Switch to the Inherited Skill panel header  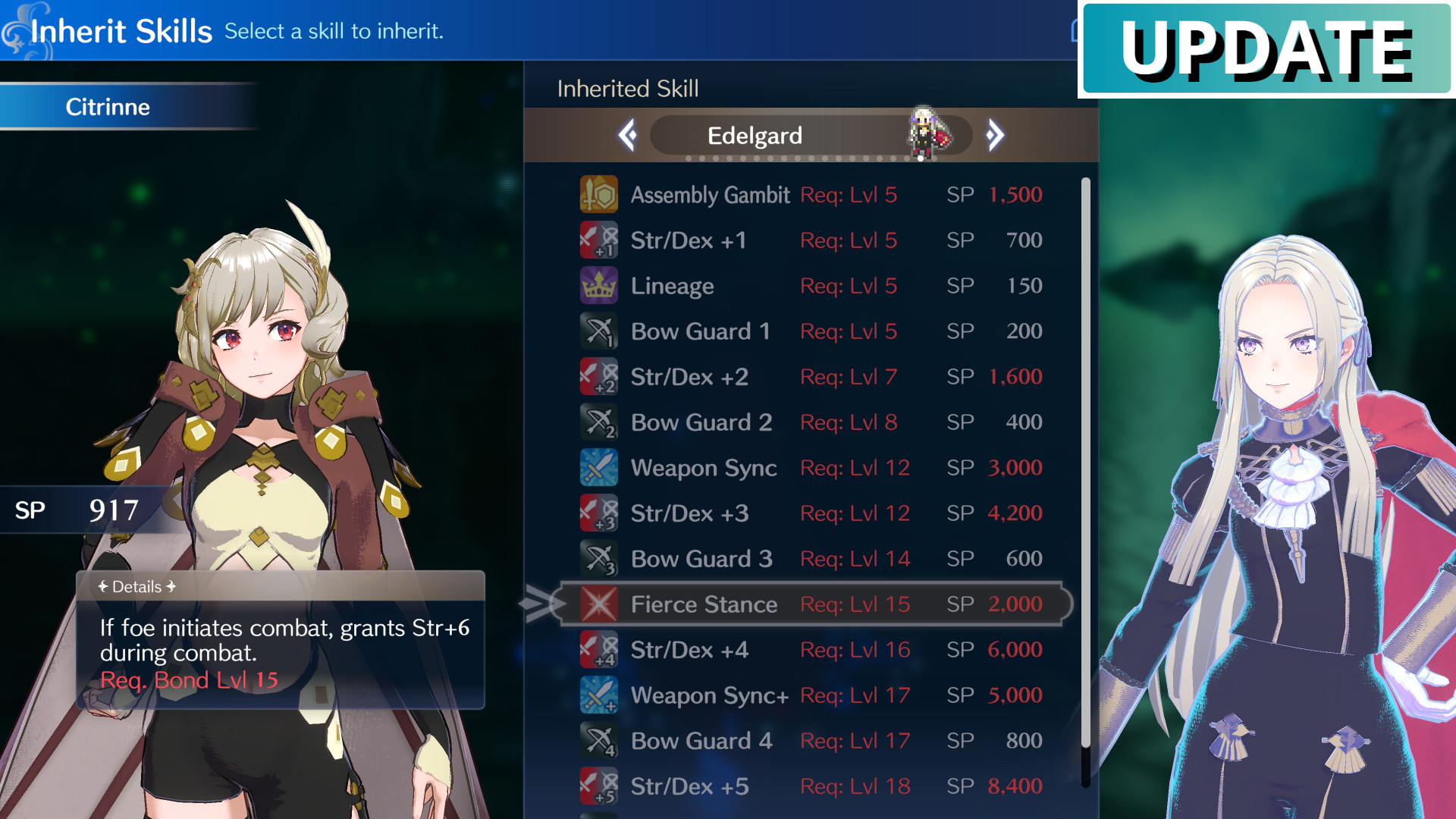[x=627, y=89]
